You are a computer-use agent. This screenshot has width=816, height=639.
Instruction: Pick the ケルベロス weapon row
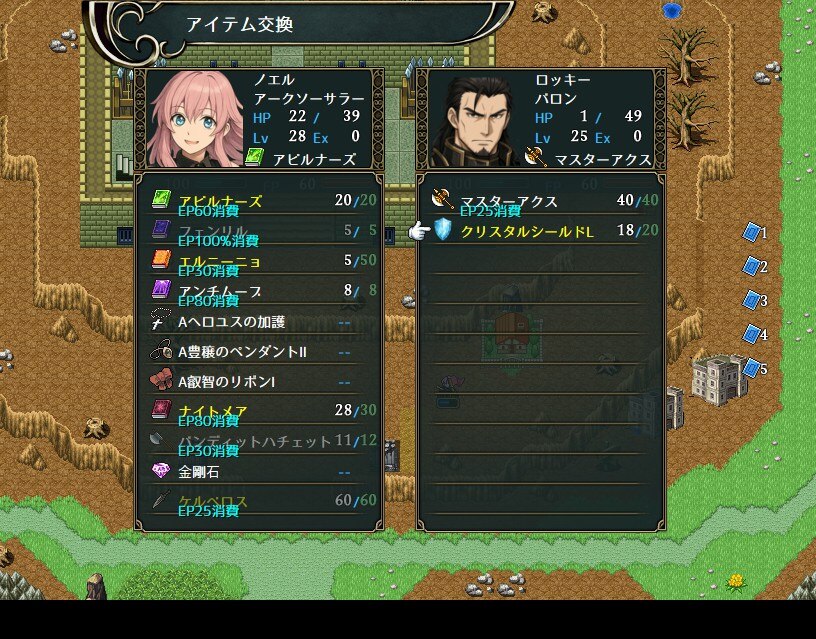tap(259, 501)
